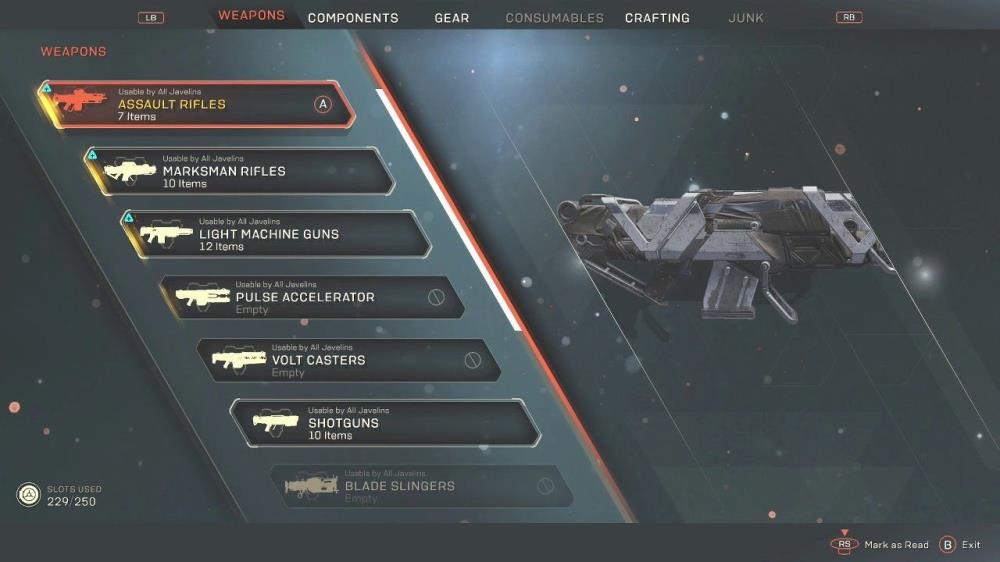Open the Crafting tab
Viewport: 1000px width, 562px height.
[x=657, y=18]
